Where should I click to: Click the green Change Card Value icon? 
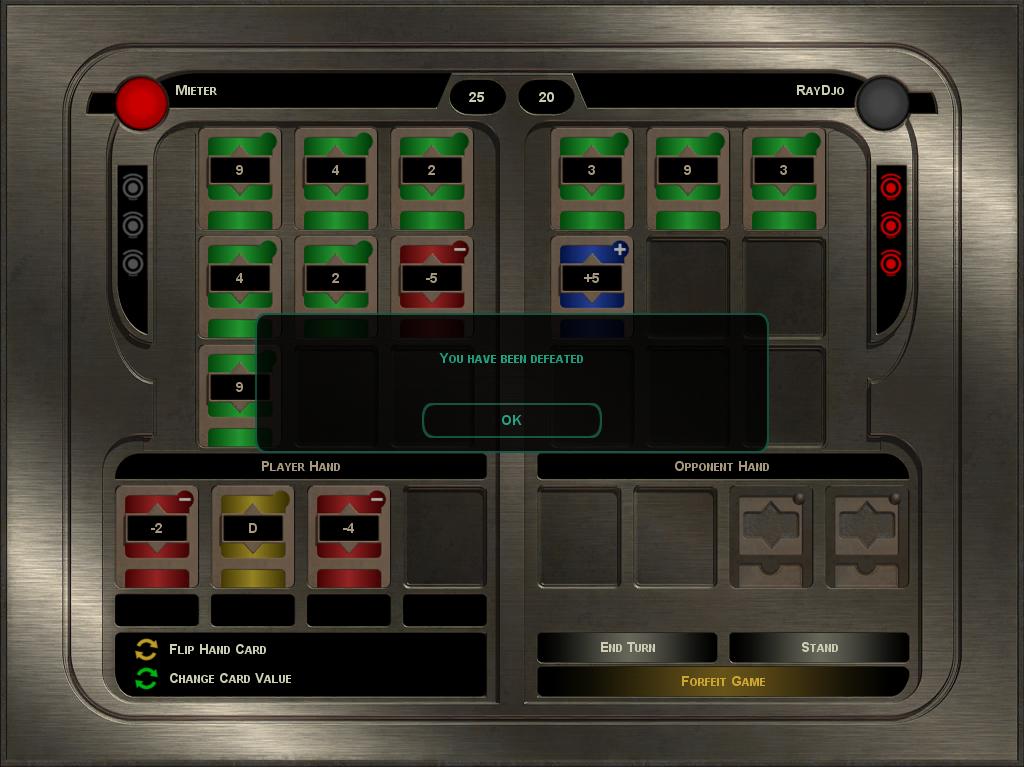tap(147, 678)
